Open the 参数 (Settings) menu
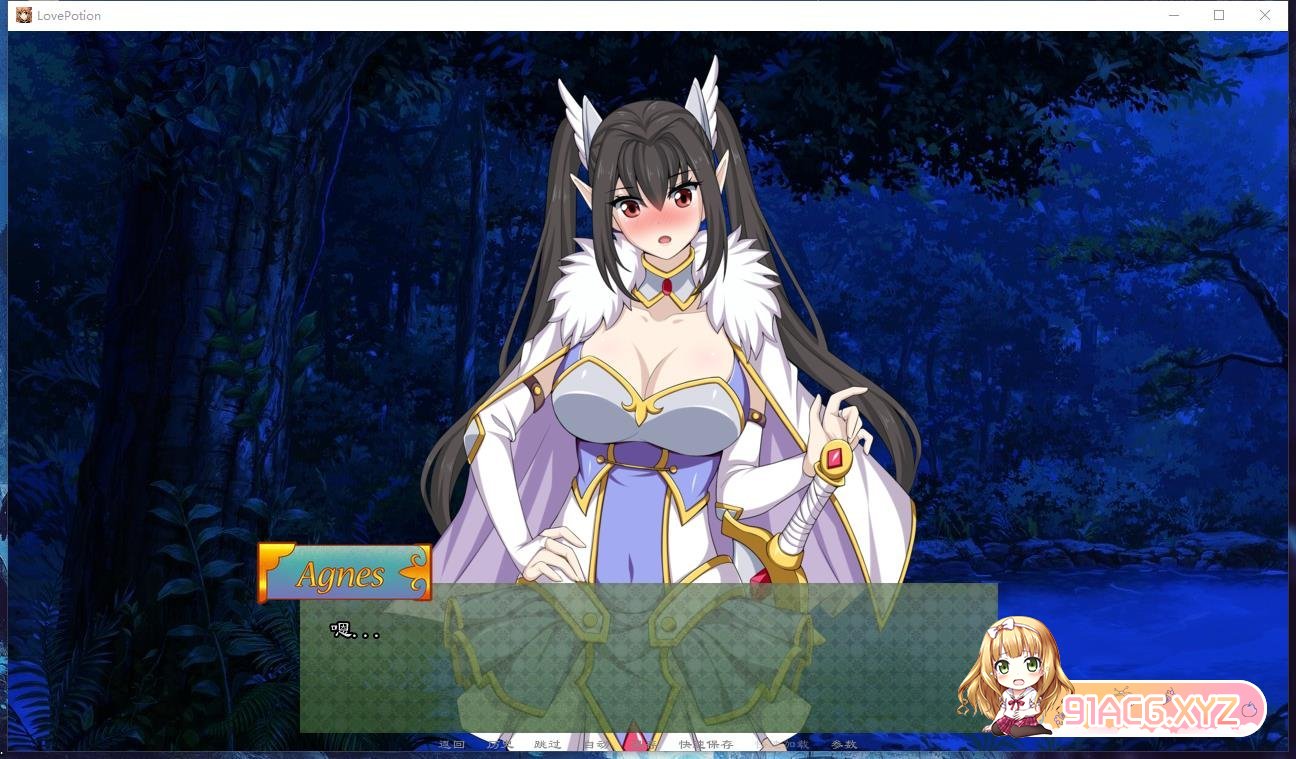1296x759 pixels. click(844, 744)
